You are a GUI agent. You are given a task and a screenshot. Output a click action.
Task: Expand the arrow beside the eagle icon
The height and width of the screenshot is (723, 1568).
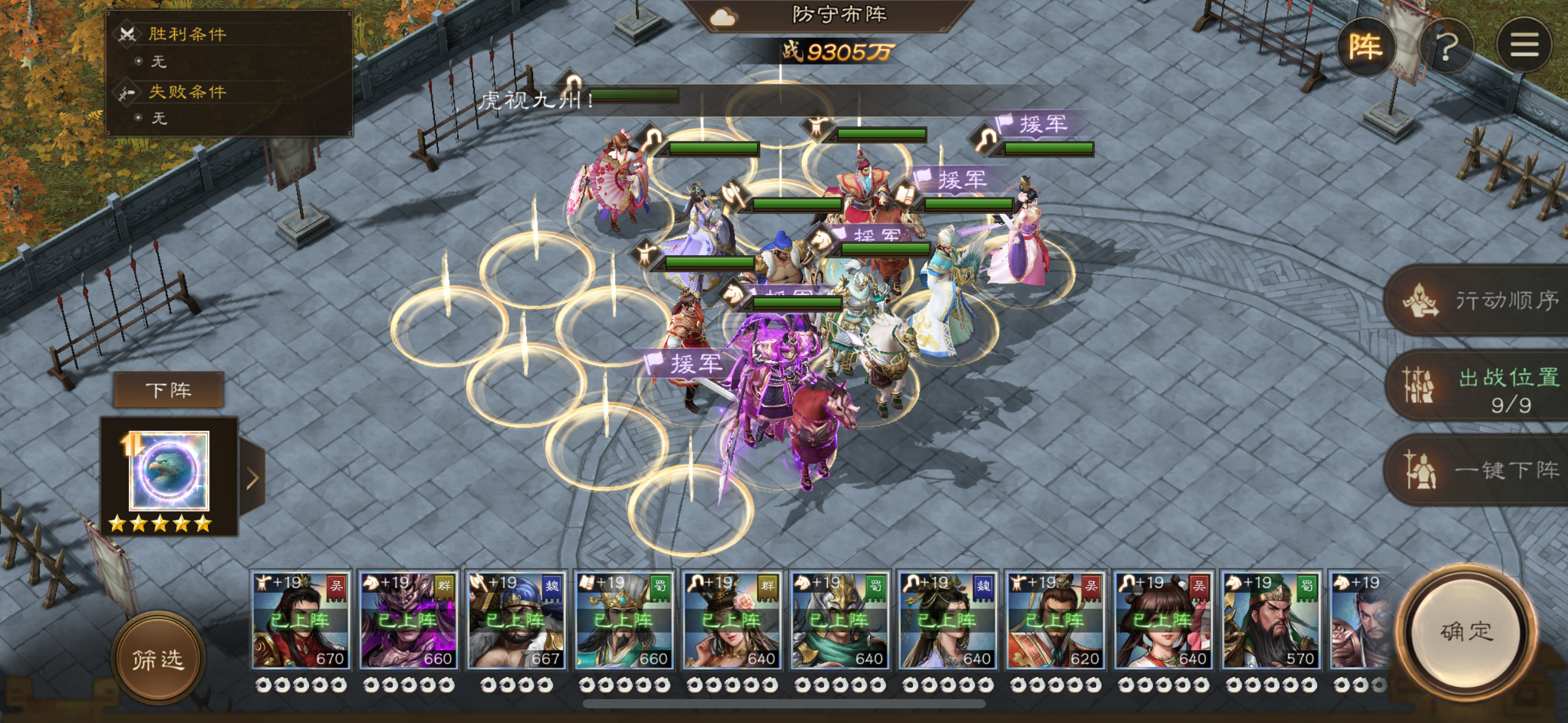point(252,478)
